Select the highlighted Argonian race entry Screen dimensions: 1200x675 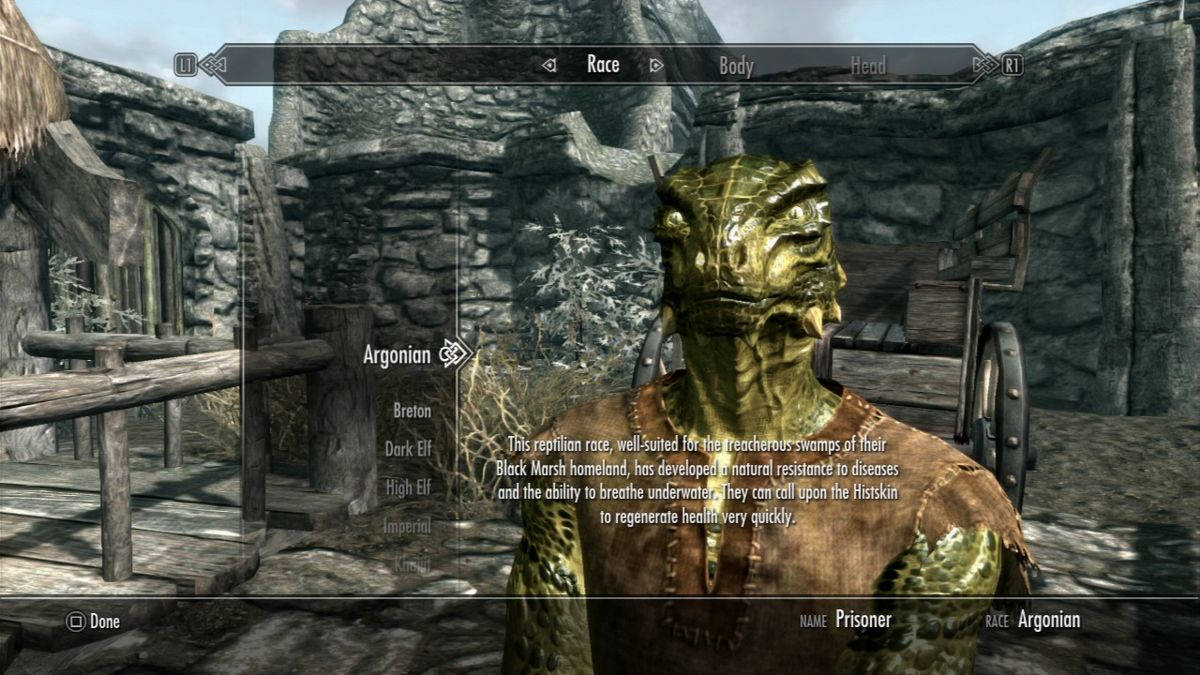pos(396,354)
